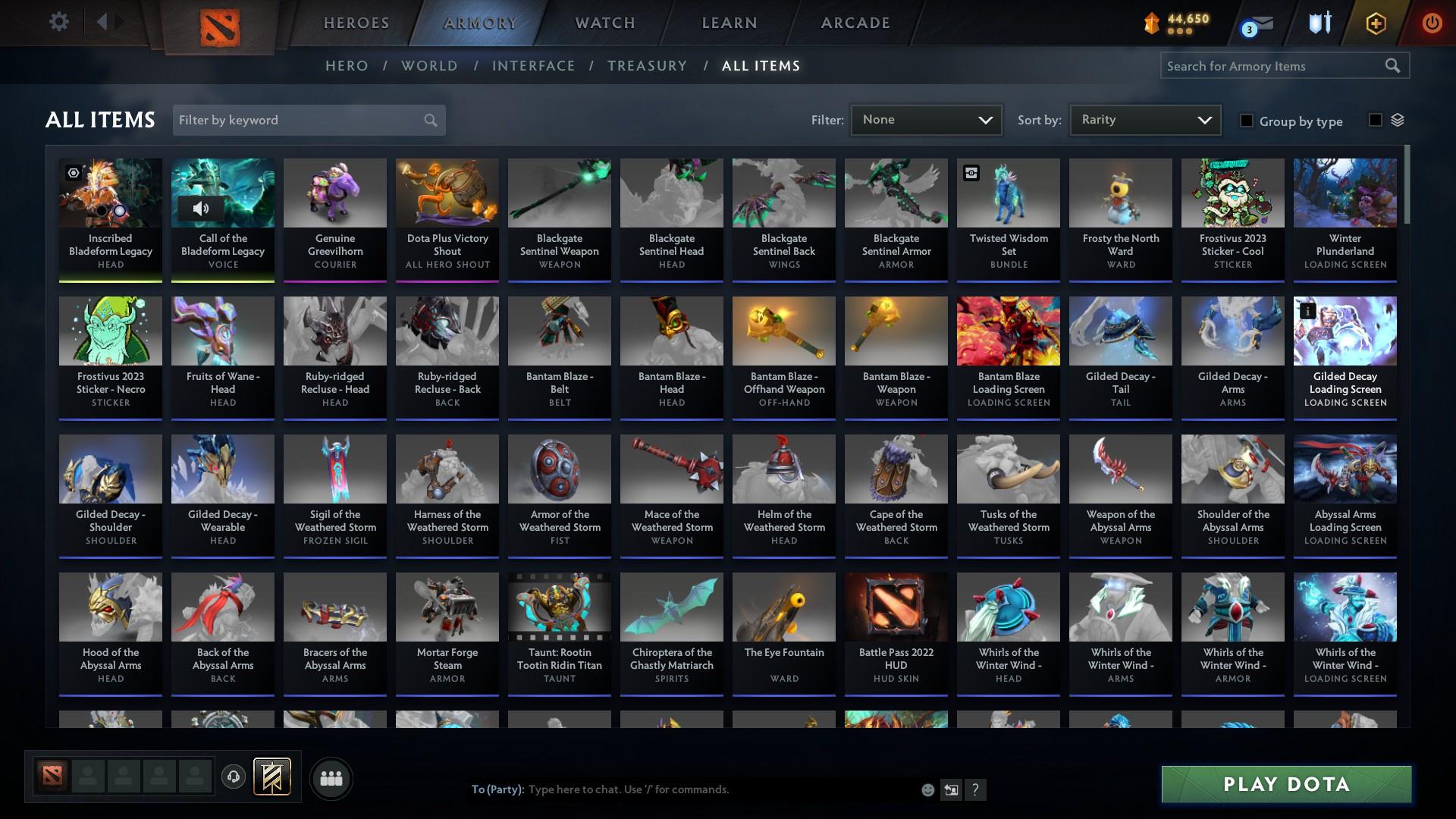The width and height of the screenshot is (1456, 819).
Task: Enable the Group by type checkbox
Action: (x=1247, y=121)
